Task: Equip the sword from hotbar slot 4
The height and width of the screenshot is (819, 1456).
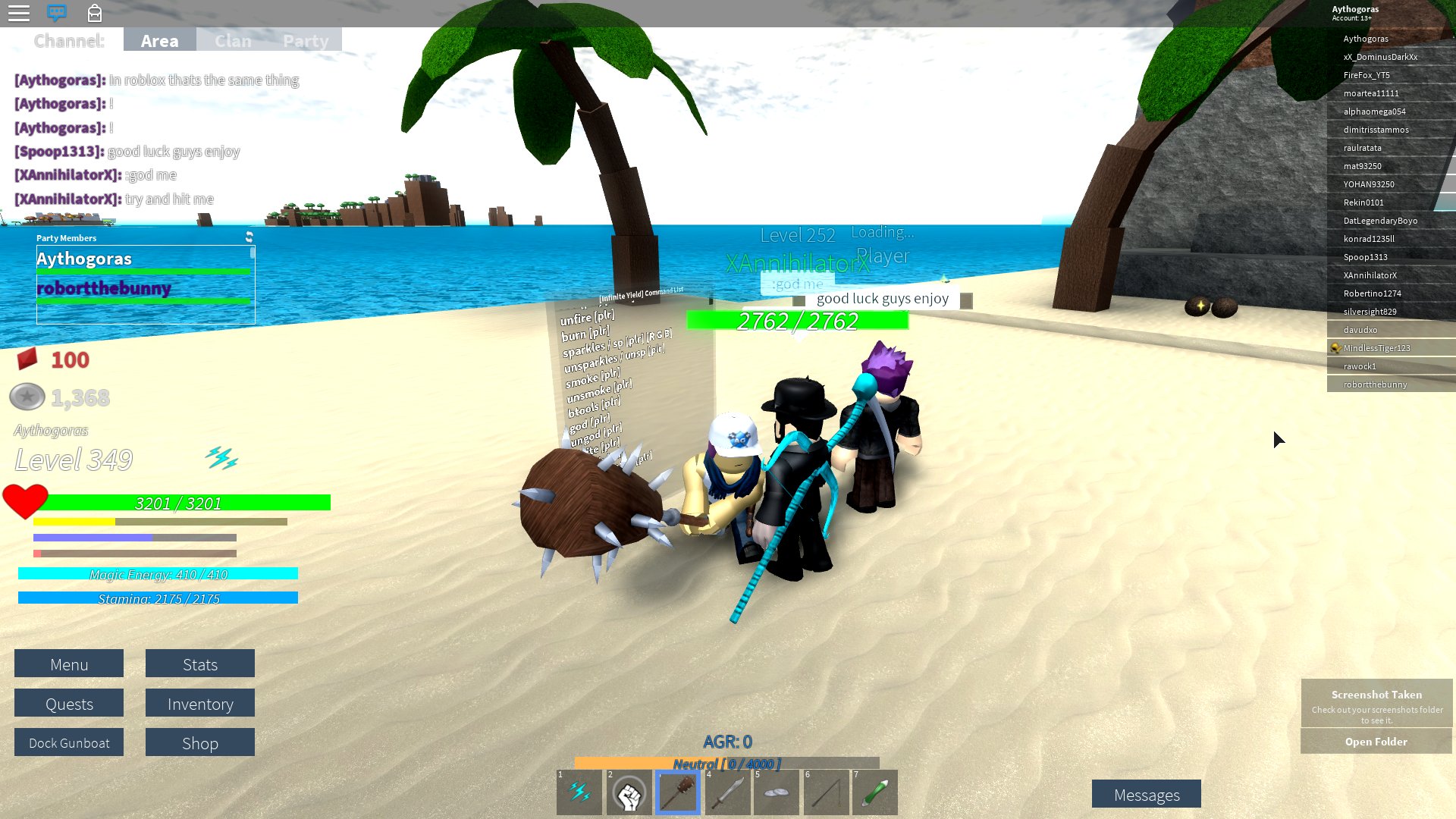Action: point(726,792)
